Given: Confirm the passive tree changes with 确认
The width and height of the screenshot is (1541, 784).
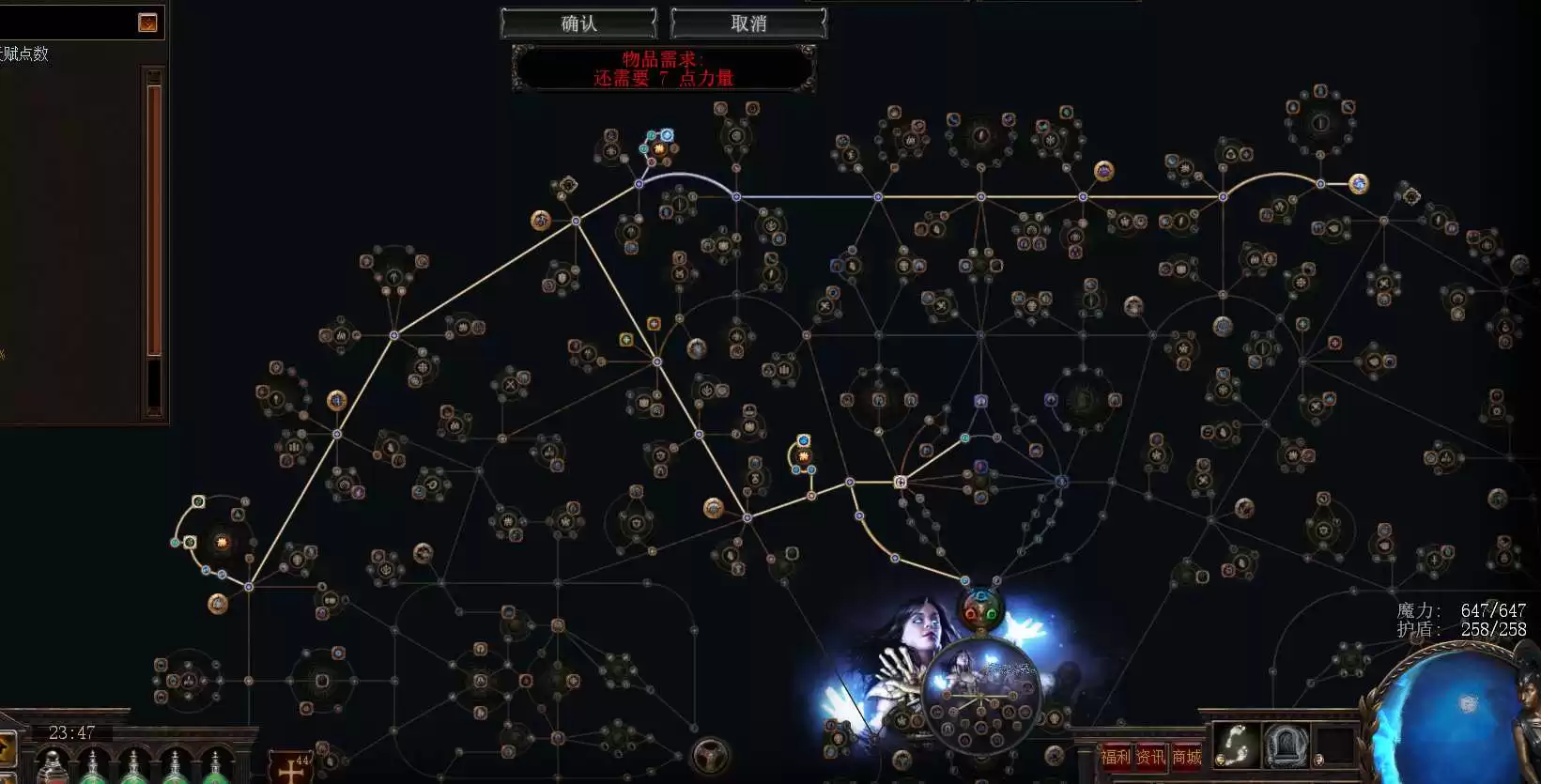Looking at the screenshot, I should pyautogui.click(x=578, y=23).
